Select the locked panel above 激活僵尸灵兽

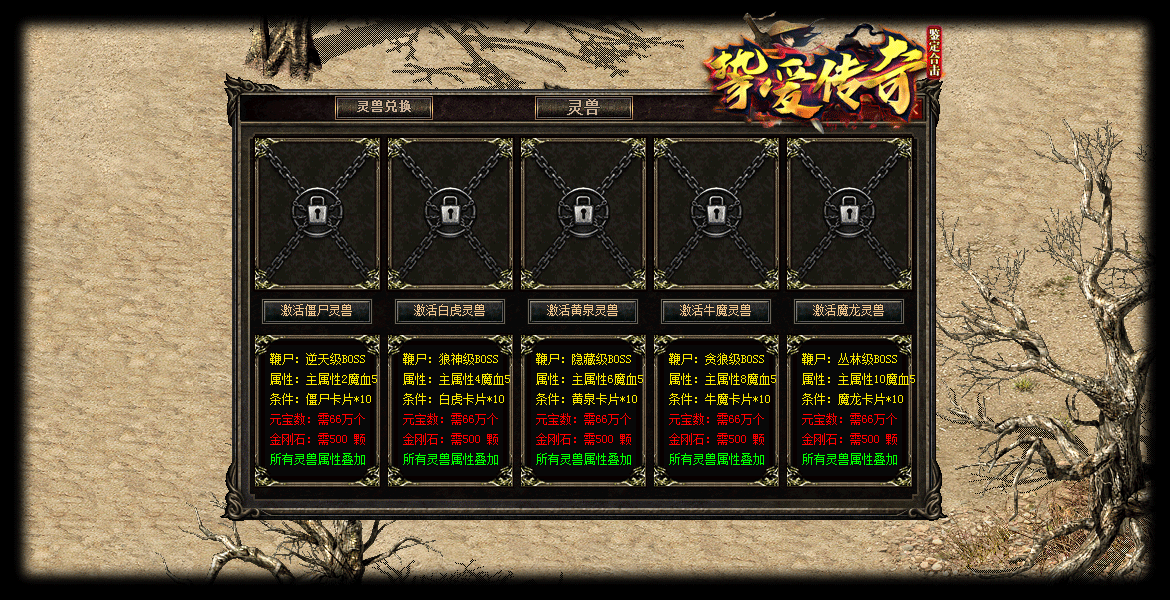pos(317,213)
